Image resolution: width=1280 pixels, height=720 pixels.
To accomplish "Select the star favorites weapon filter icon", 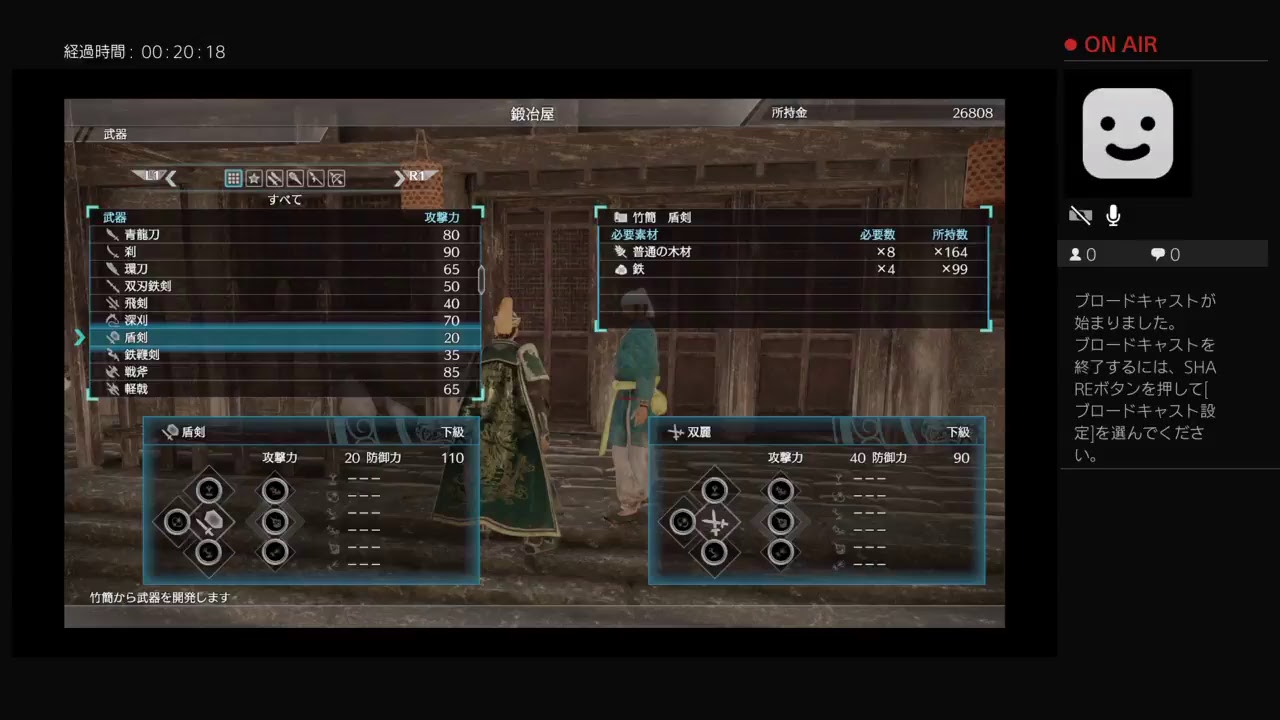I will 253,178.
